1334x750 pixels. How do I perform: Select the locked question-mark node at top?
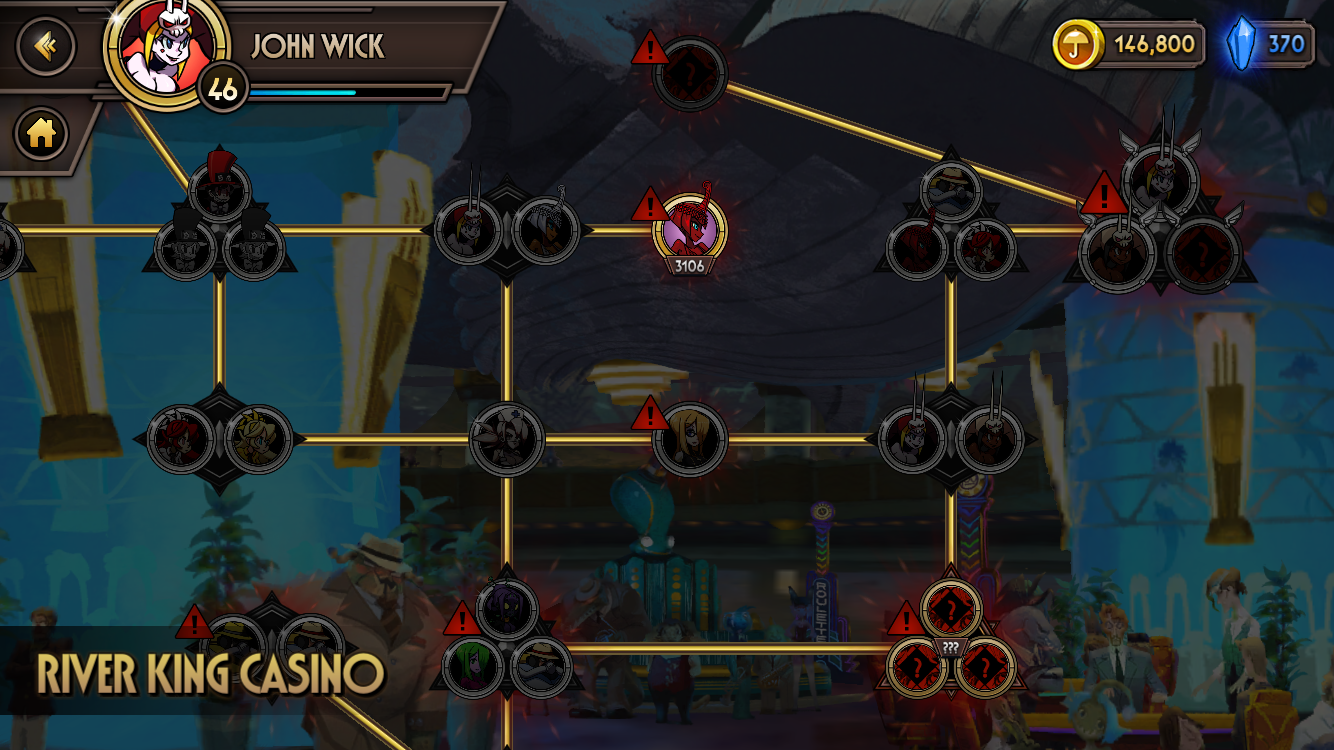pos(689,73)
